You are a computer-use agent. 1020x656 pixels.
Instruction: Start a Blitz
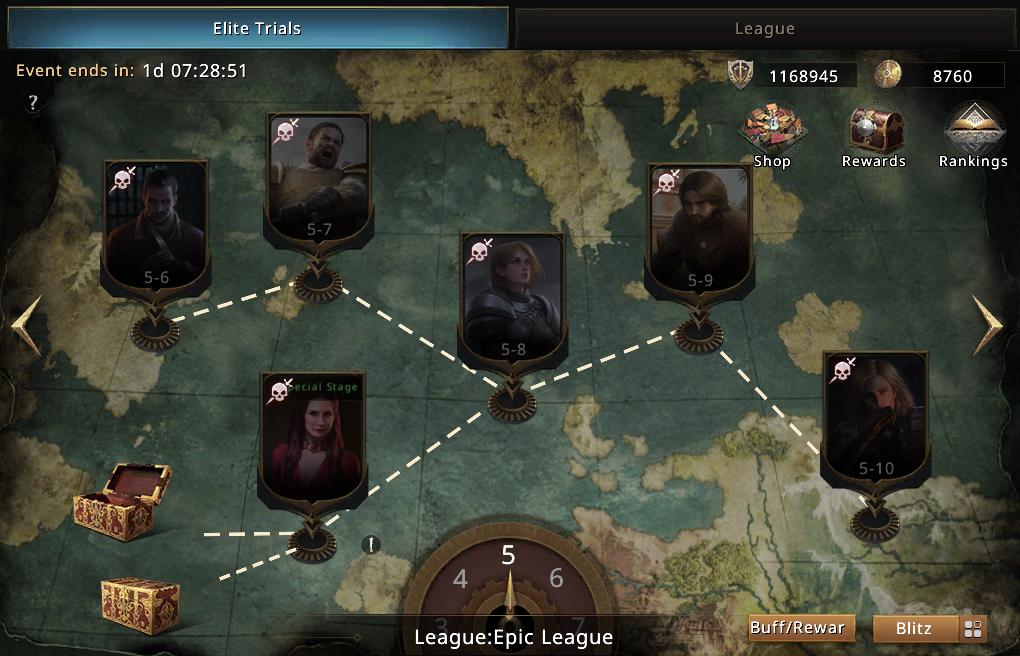point(914,628)
